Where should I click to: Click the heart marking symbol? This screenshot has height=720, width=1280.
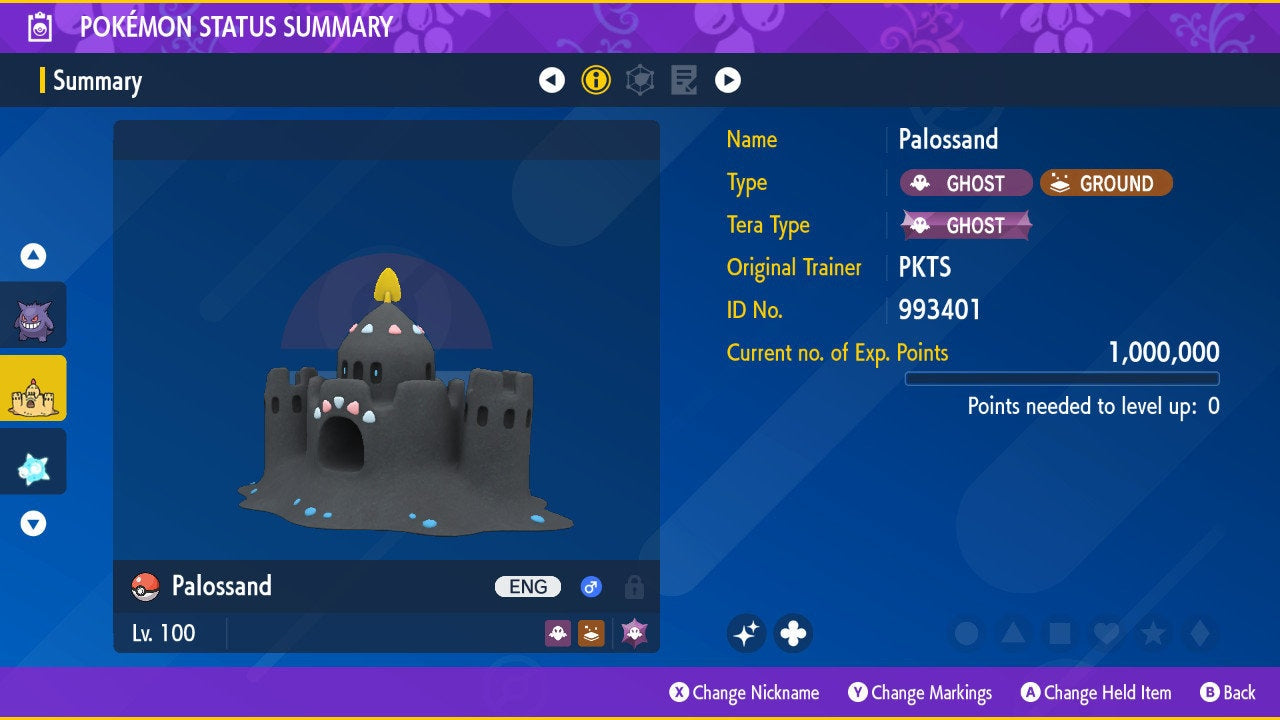click(1106, 633)
